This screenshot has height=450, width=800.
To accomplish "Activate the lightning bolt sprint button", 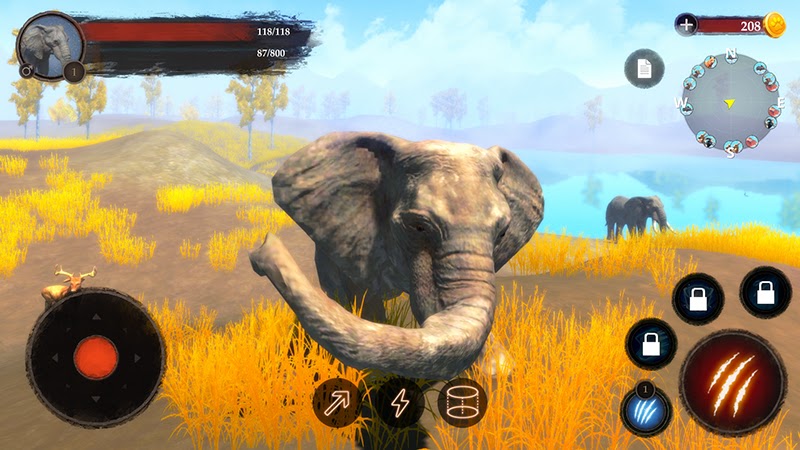I will point(400,403).
